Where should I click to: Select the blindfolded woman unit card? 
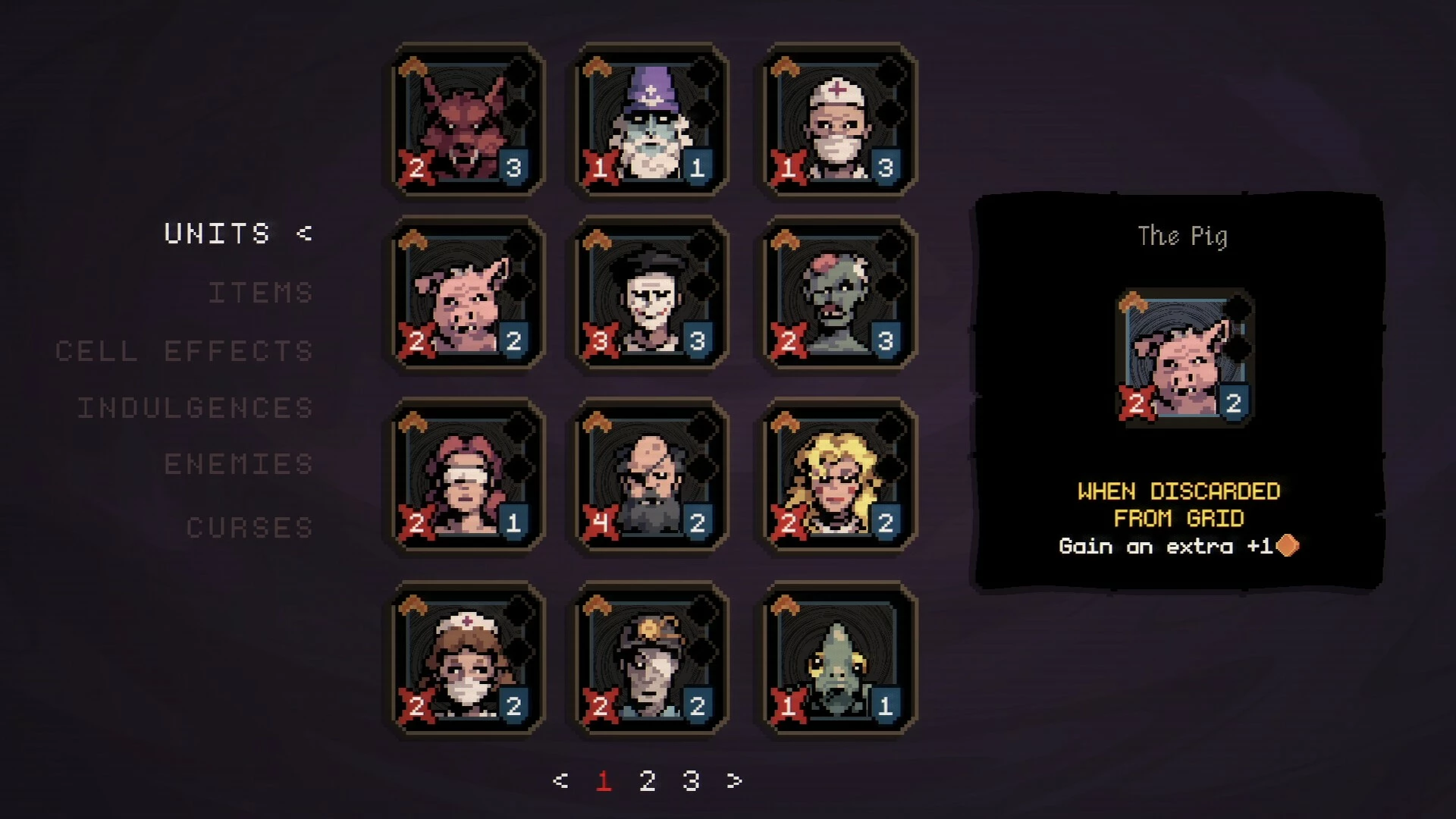466,476
